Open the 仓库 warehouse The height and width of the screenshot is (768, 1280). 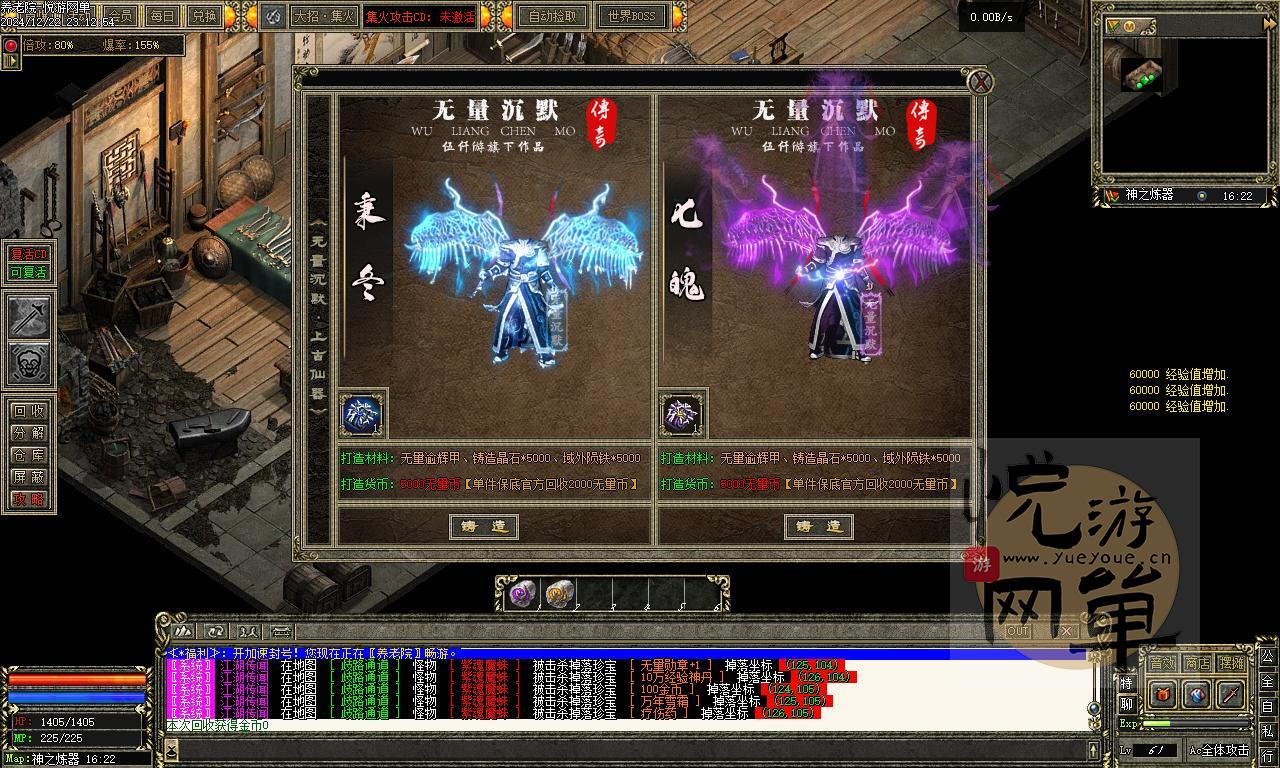[x=29, y=455]
